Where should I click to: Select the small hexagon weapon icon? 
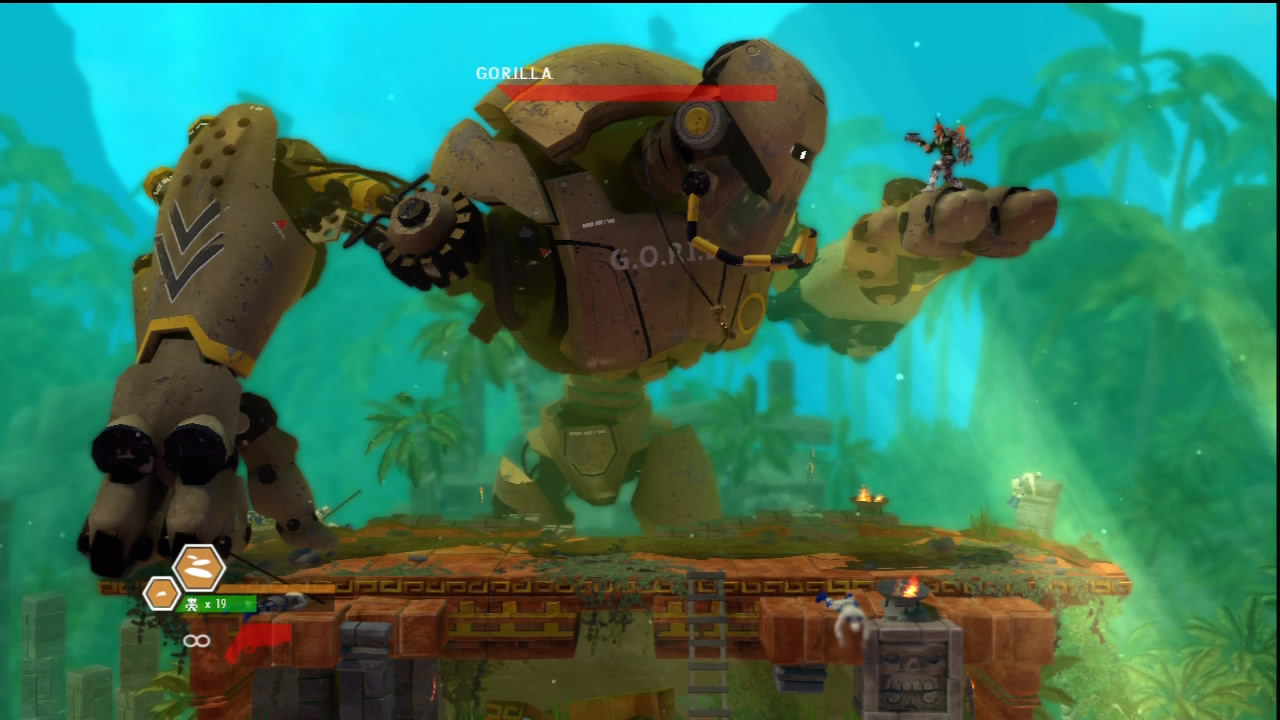tap(162, 594)
